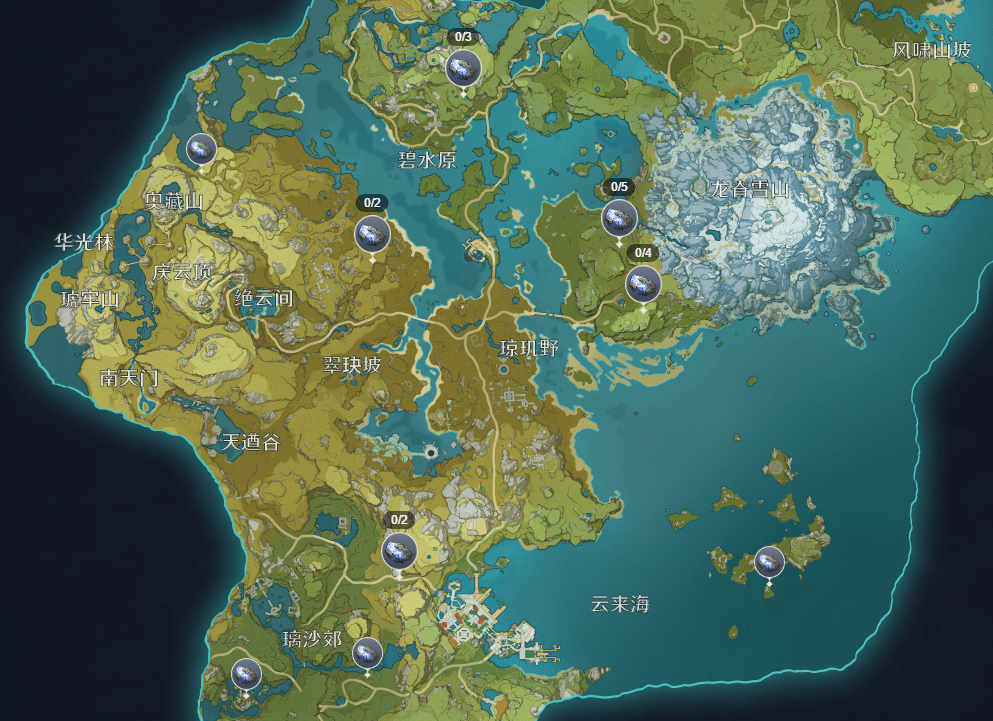Select the 0/2 ore marker above 璃沙郊
Screen dimensions: 993x721
point(399,550)
